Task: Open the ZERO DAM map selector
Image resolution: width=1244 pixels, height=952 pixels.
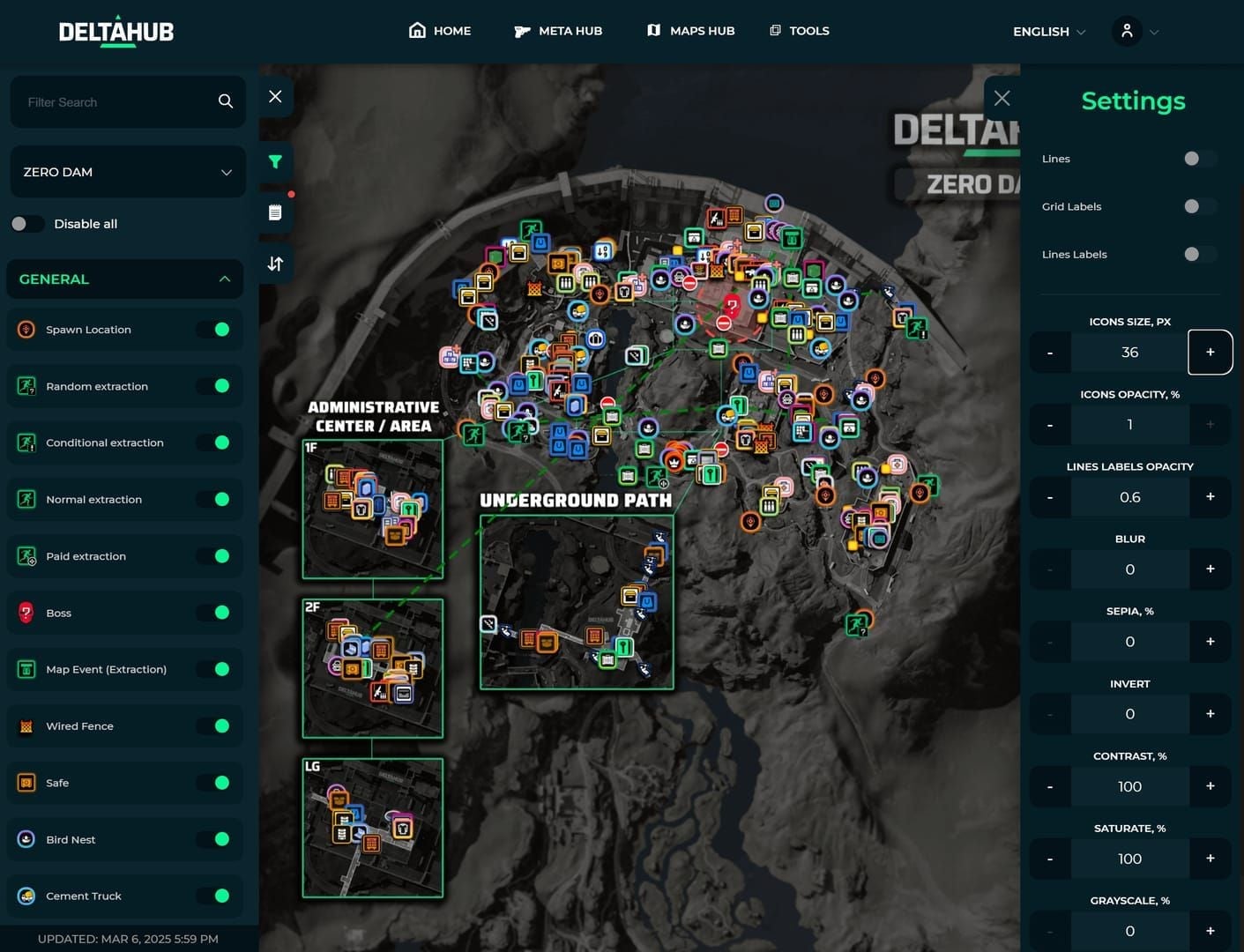Action: [x=128, y=172]
